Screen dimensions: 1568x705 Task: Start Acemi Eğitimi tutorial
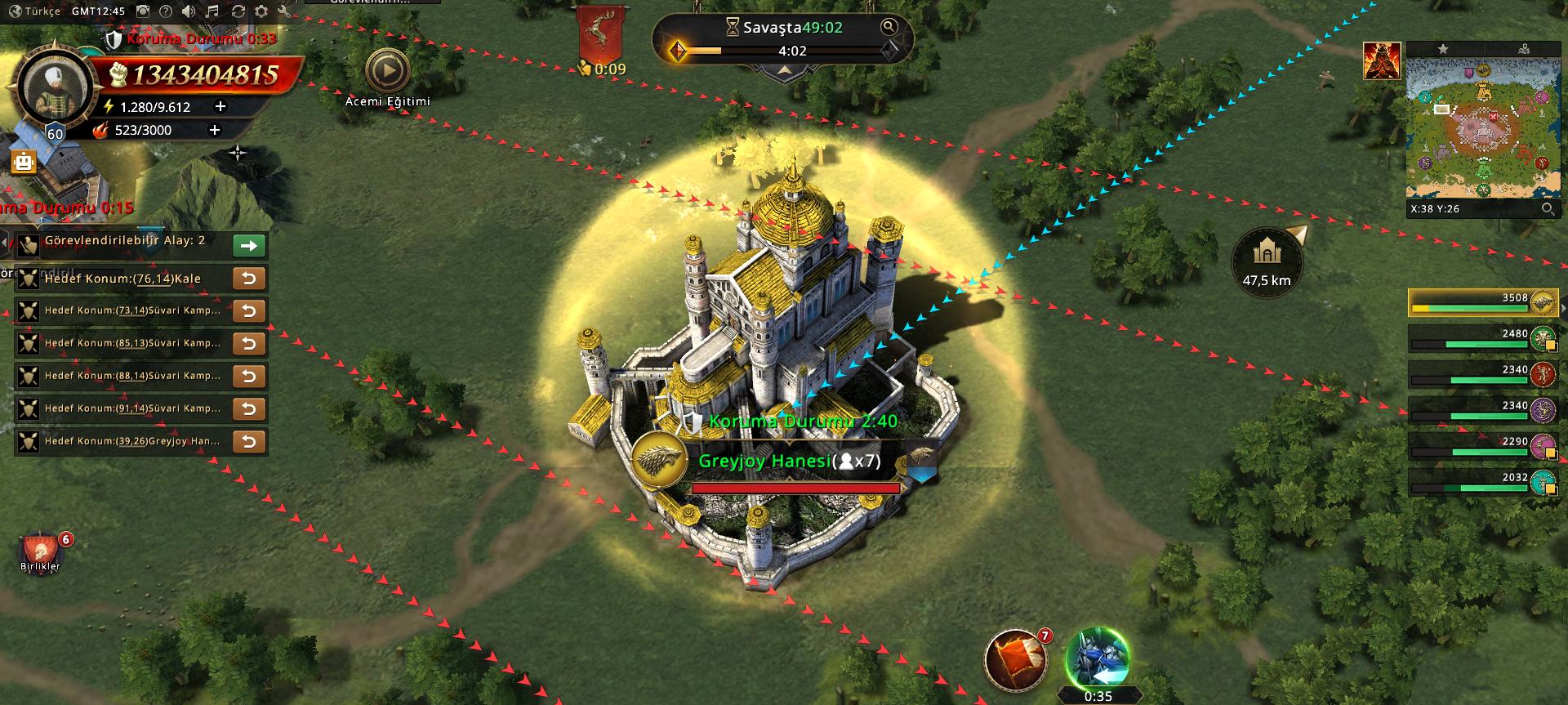click(387, 72)
